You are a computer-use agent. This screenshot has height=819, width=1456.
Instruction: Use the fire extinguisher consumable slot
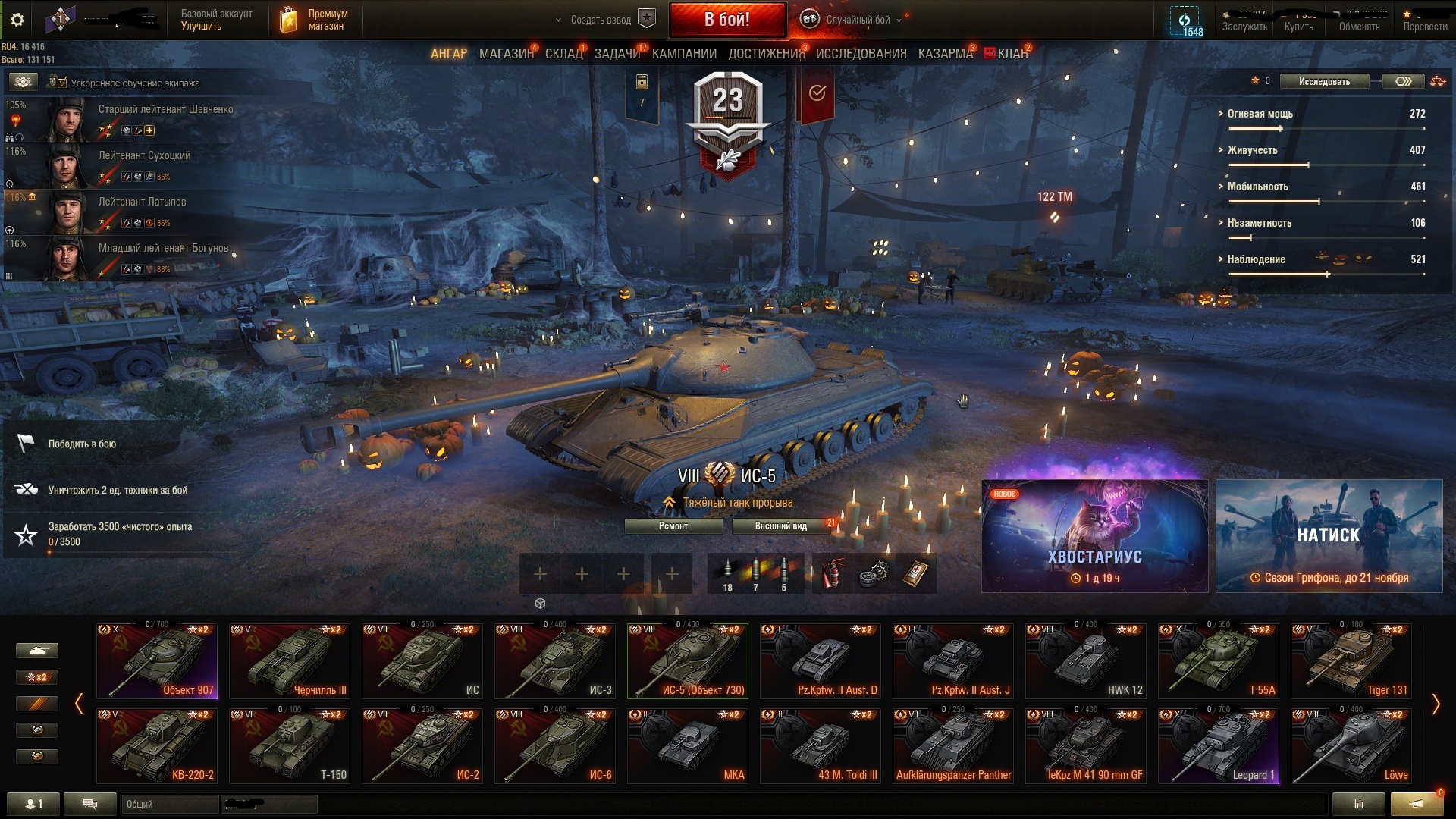click(833, 574)
